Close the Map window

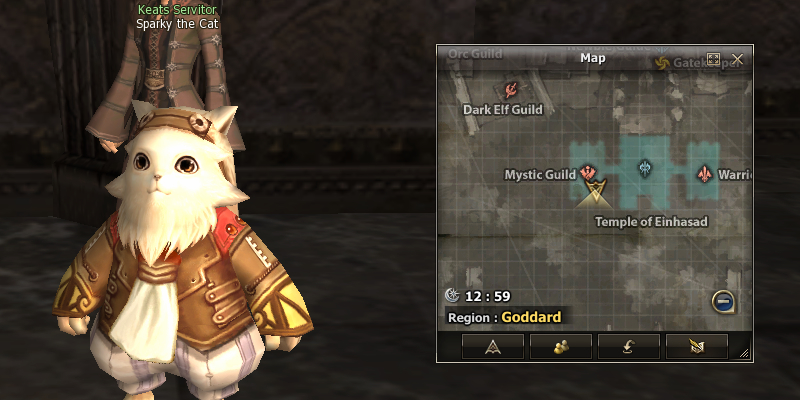pyautogui.click(x=737, y=59)
